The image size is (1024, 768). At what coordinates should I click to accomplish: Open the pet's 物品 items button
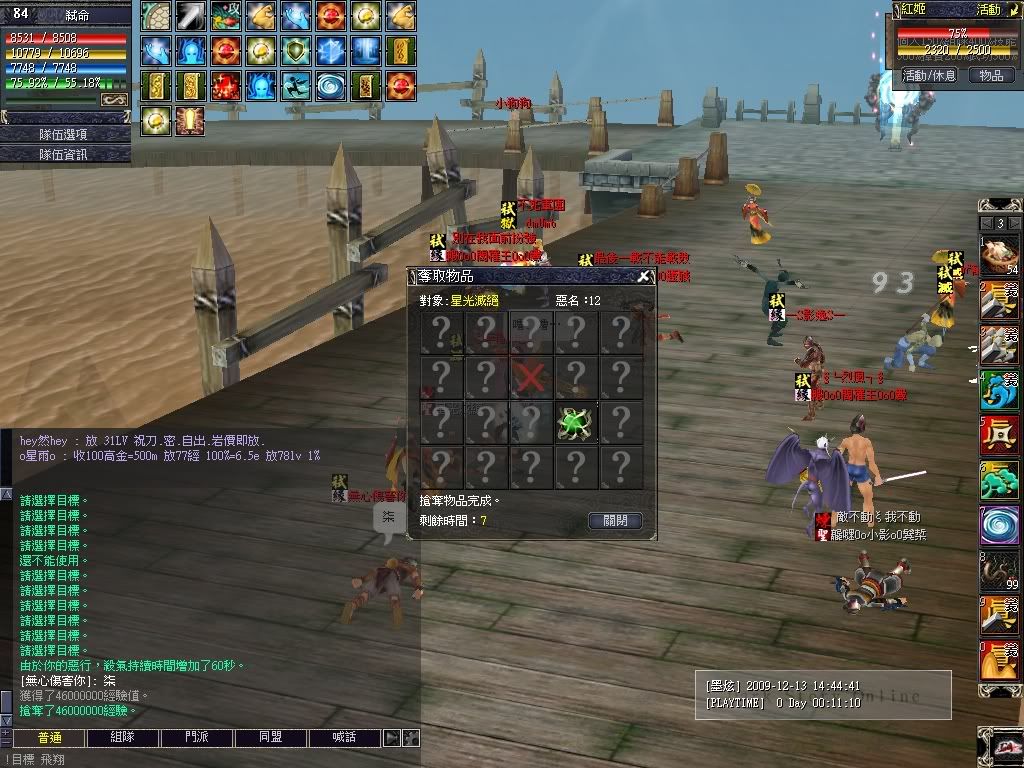click(990, 75)
